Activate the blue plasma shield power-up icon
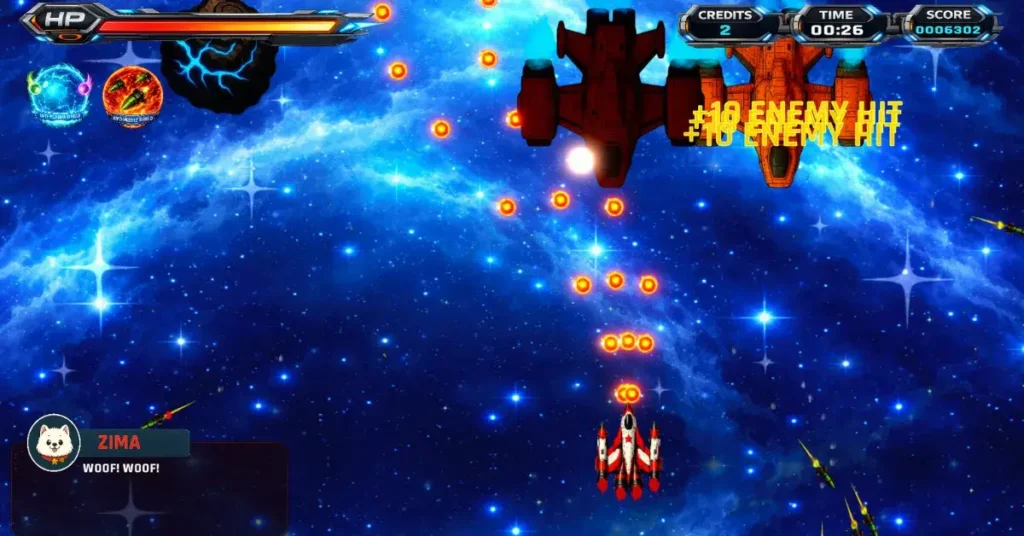Screen dimensions: 1024x536 [x=60, y=95]
